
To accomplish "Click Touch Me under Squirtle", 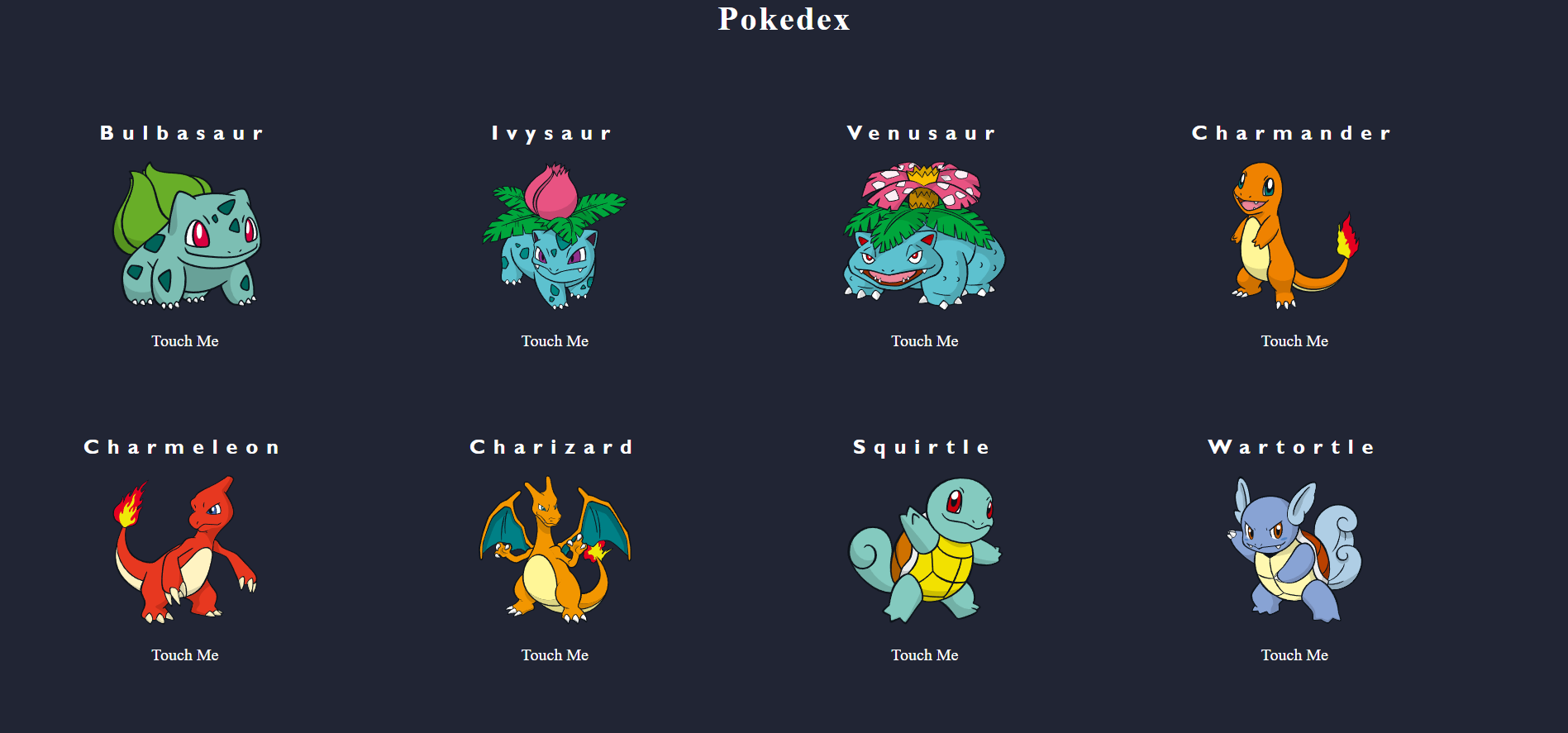I will coord(924,654).
